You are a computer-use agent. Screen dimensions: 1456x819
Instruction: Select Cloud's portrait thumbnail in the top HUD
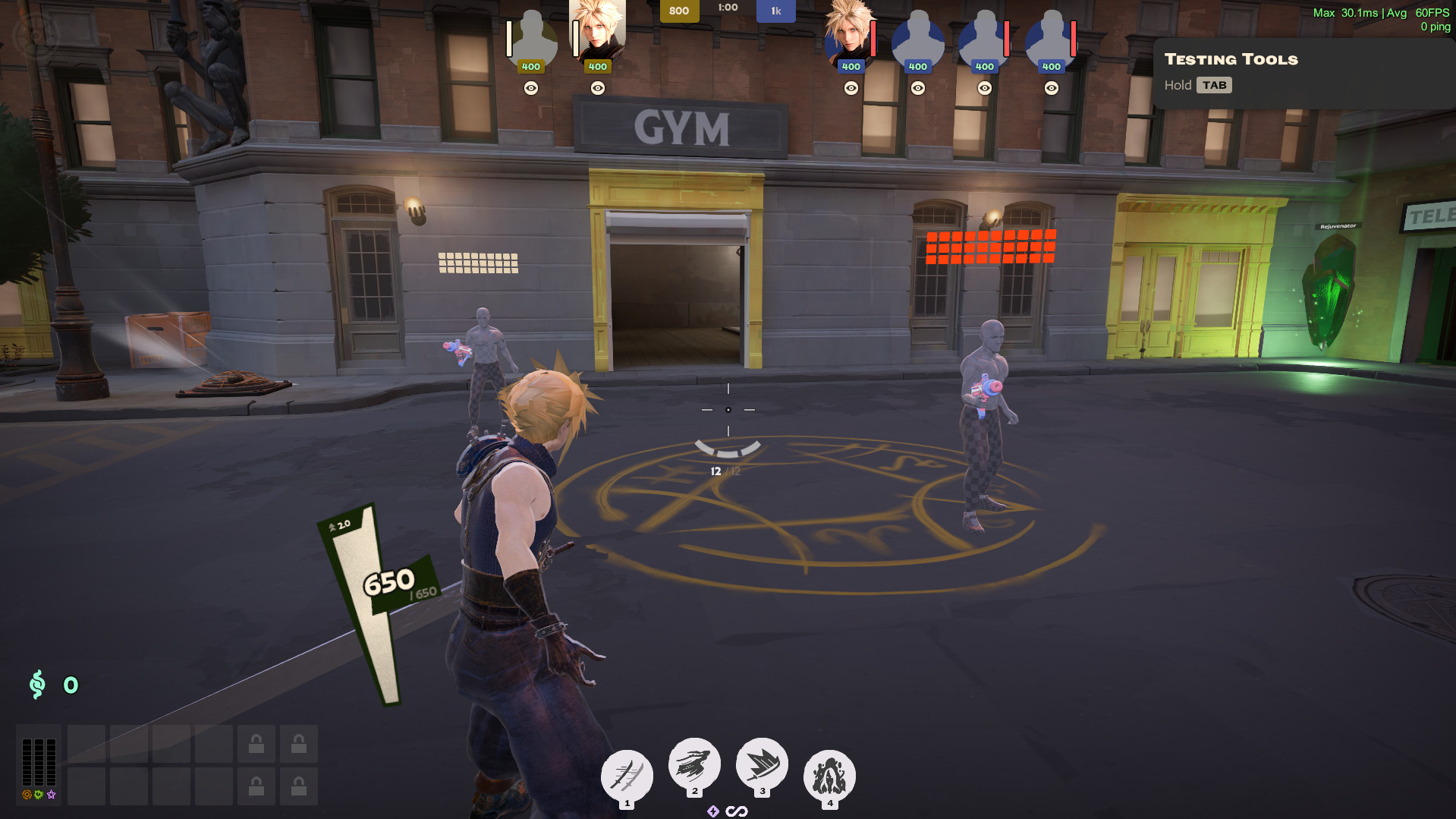(x=599, y=34)
